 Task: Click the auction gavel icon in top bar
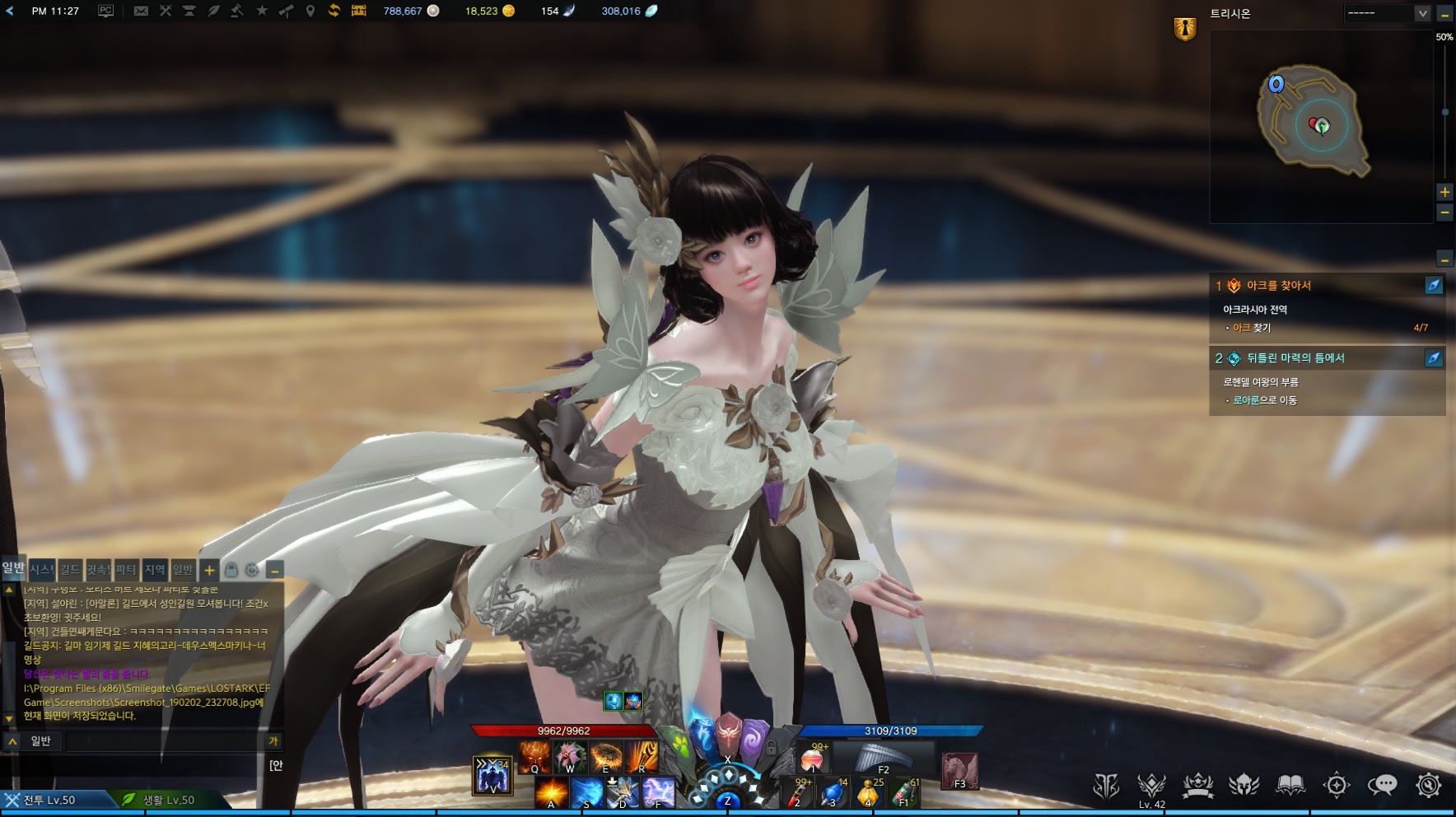[237, 11]
